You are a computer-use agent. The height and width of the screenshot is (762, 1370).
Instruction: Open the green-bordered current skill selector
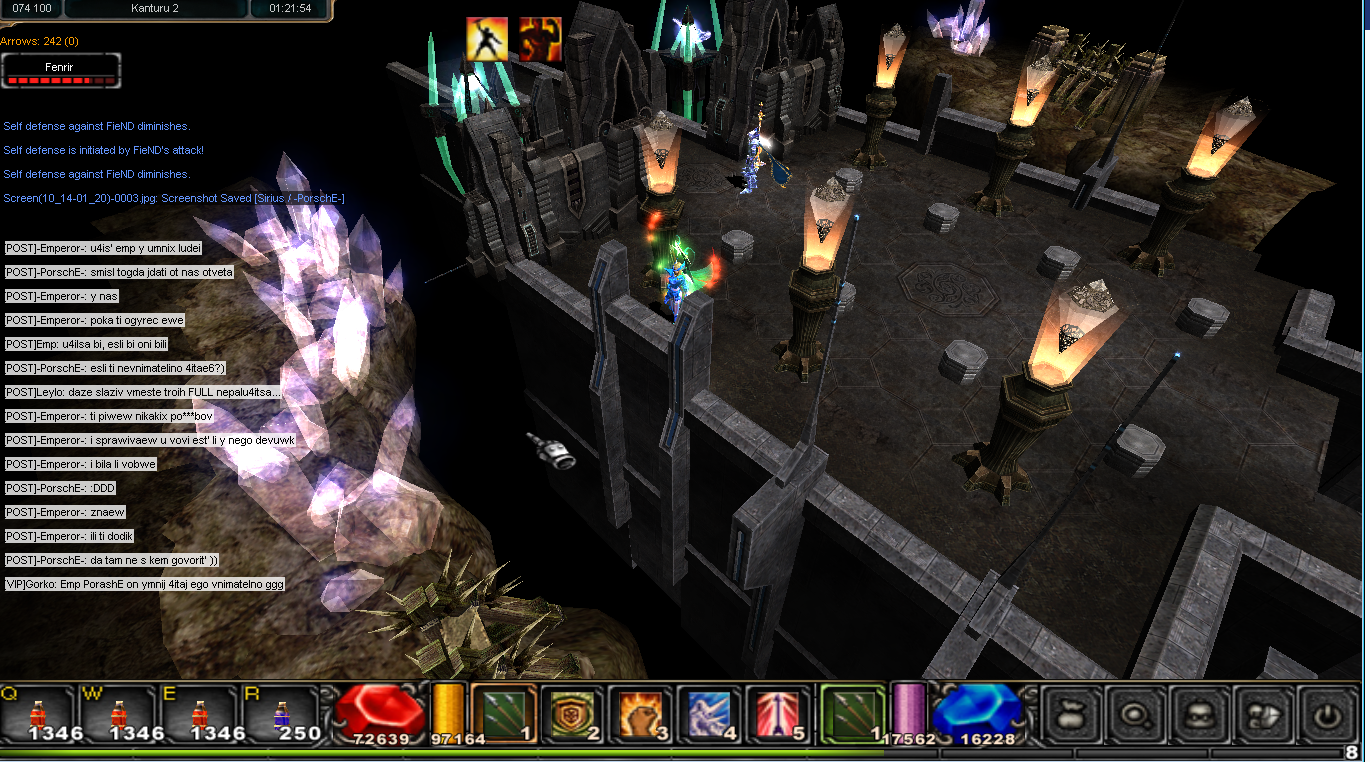point(852,714)
